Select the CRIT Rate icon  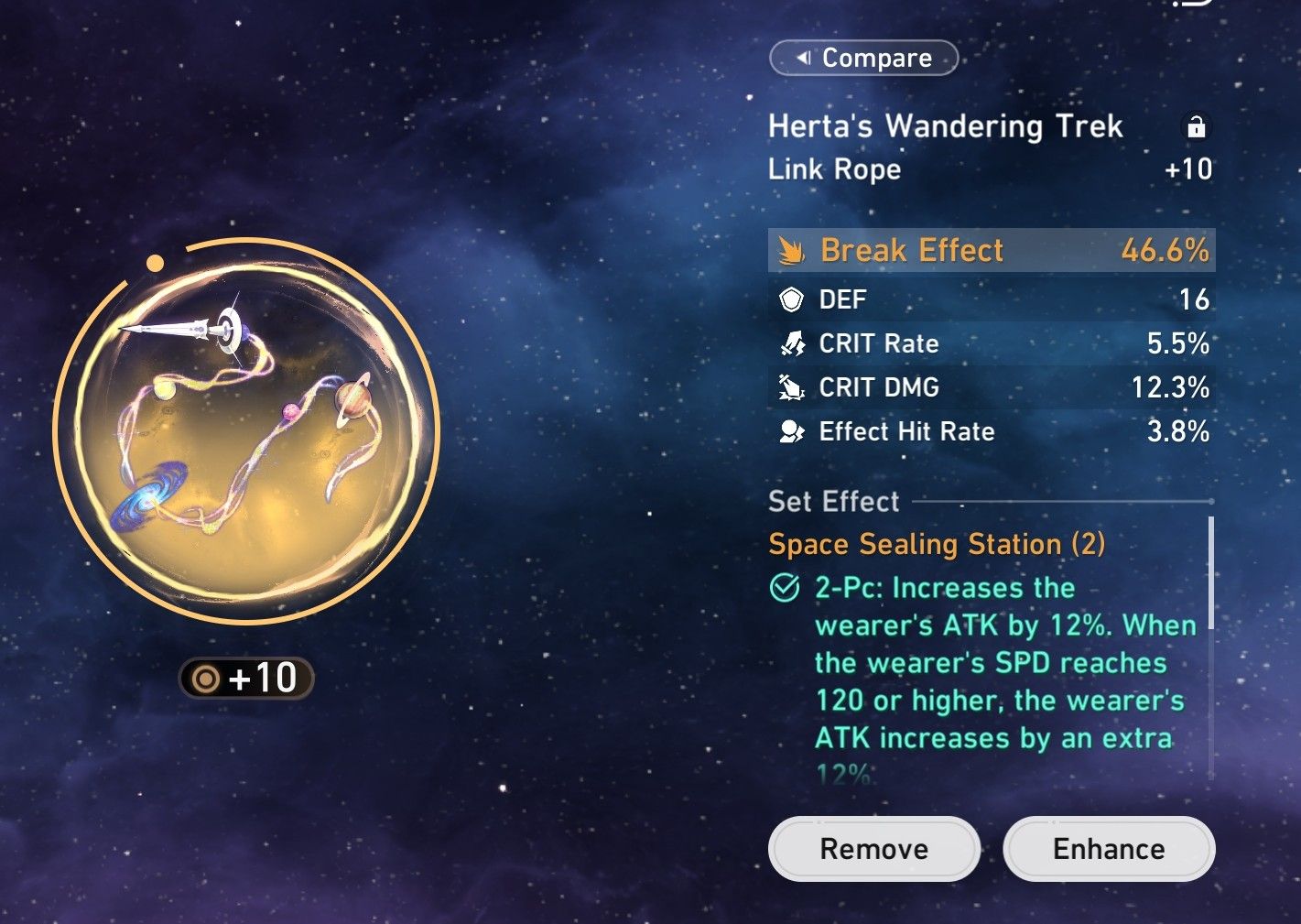point(791,343)
